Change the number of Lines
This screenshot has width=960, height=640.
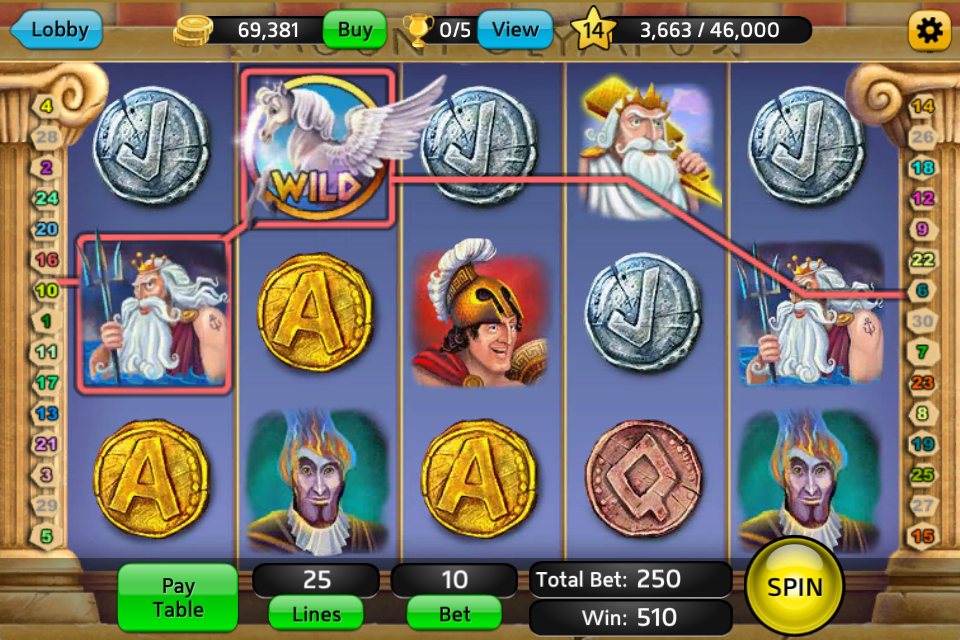pyautogui.click(x=316, y=614)
